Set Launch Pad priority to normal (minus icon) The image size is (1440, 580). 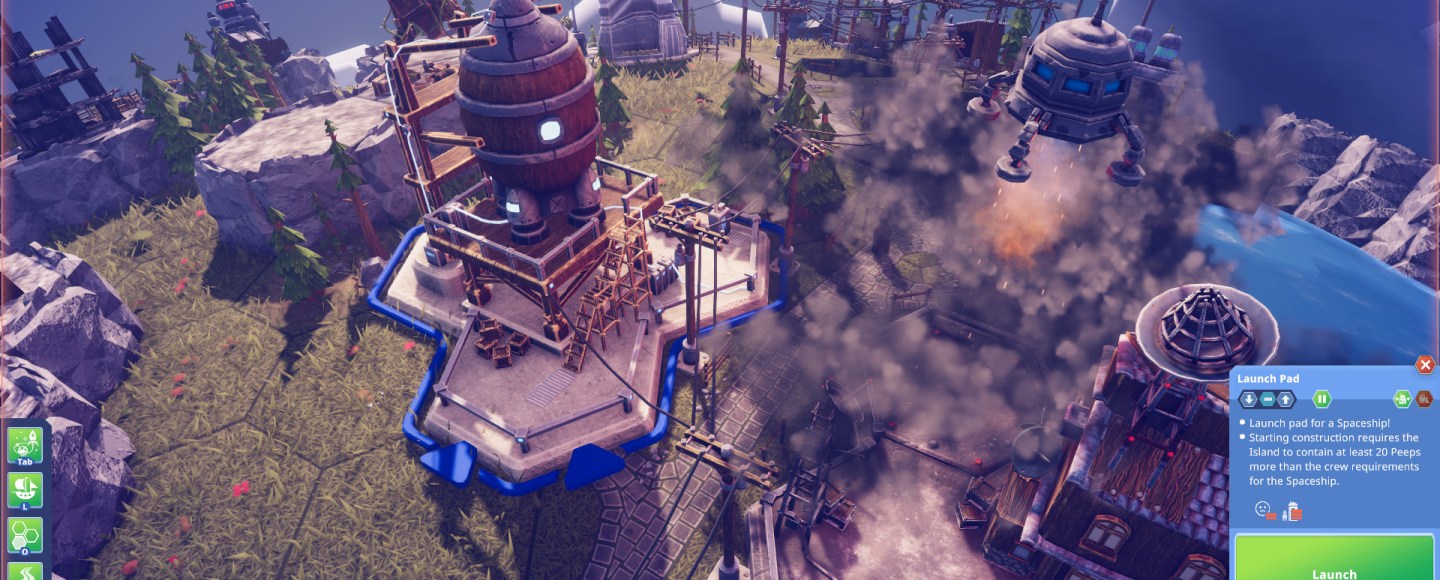[x=1267, y=399]
